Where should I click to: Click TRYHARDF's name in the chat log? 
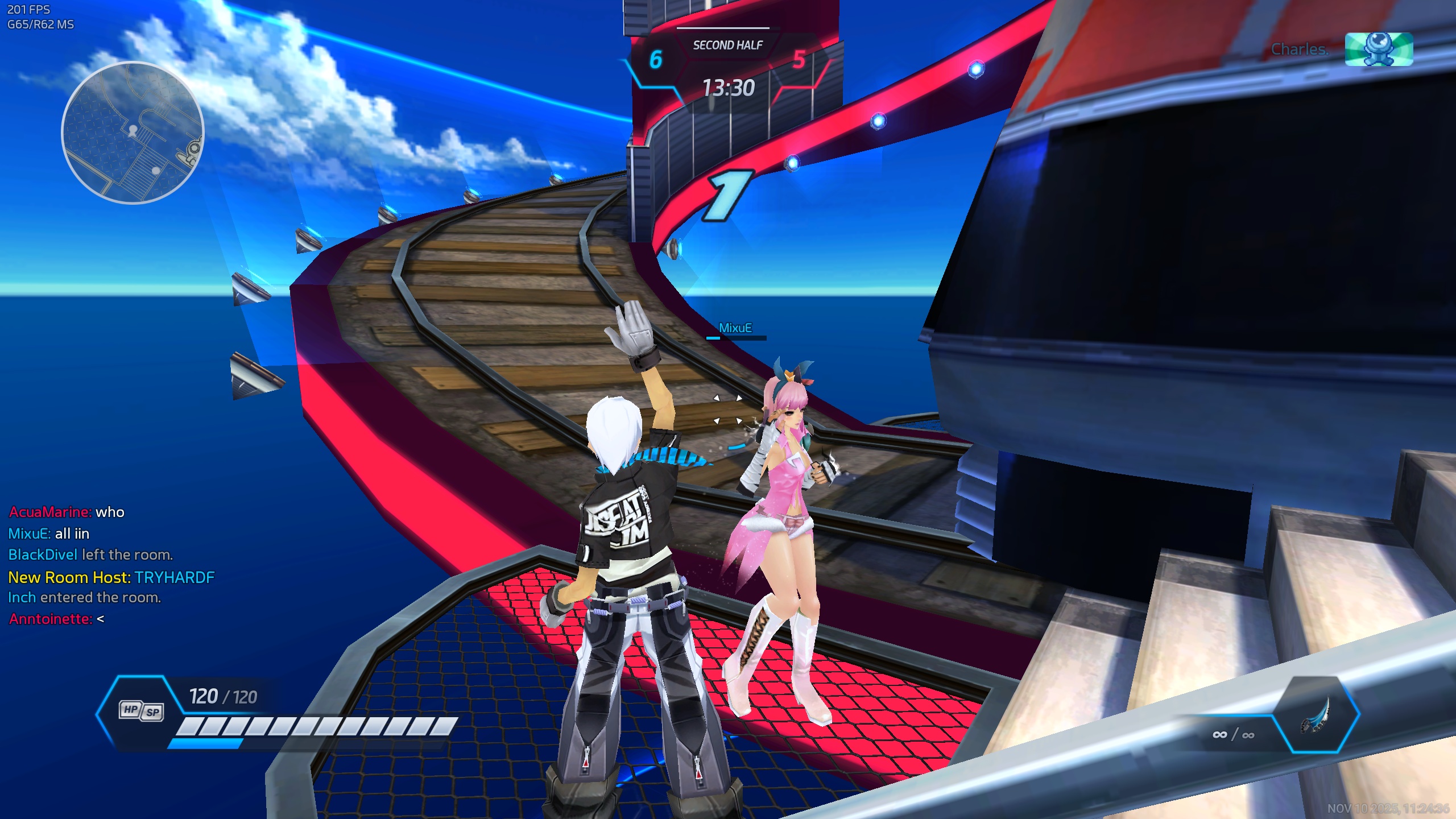(175, 577)
